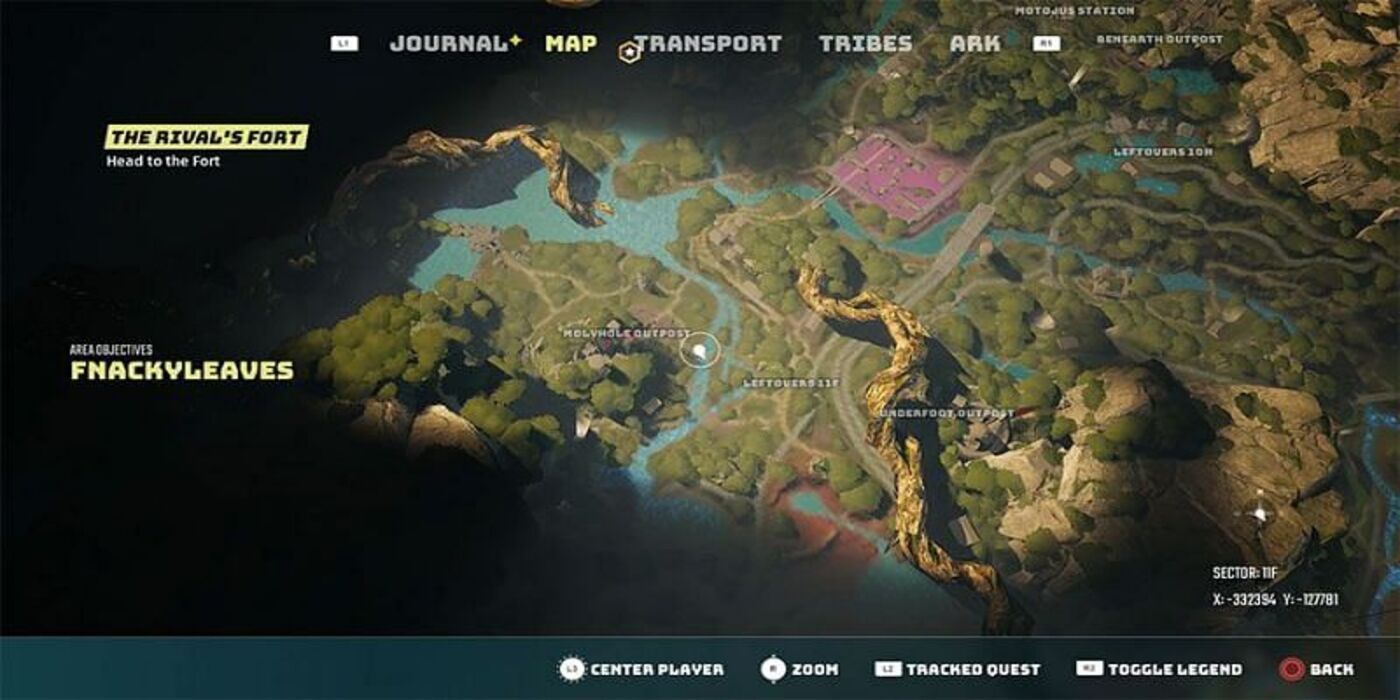The image size is (1400, 700).
Task: Open the Transport tab
Action: click(x=708, y=44)
